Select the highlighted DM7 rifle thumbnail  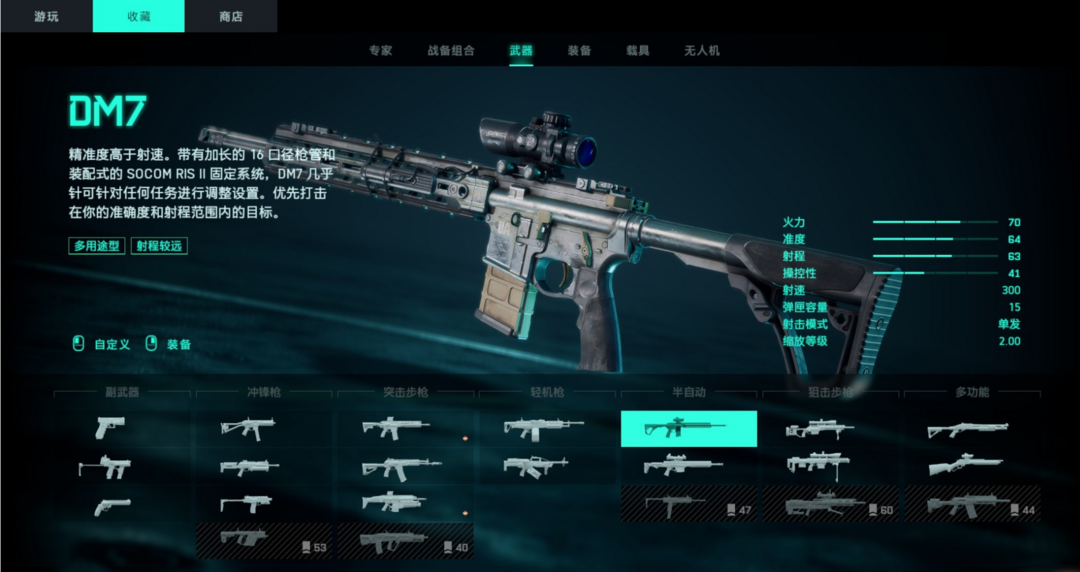(688, 428)
